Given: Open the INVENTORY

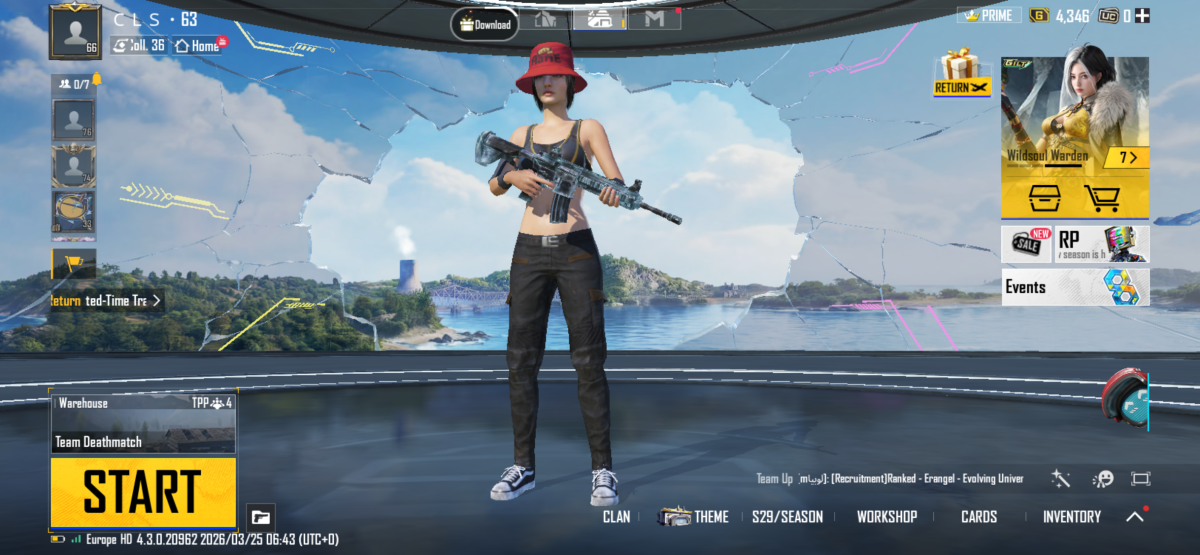Looking at the screenshot, I should (x=1071, y=517).
